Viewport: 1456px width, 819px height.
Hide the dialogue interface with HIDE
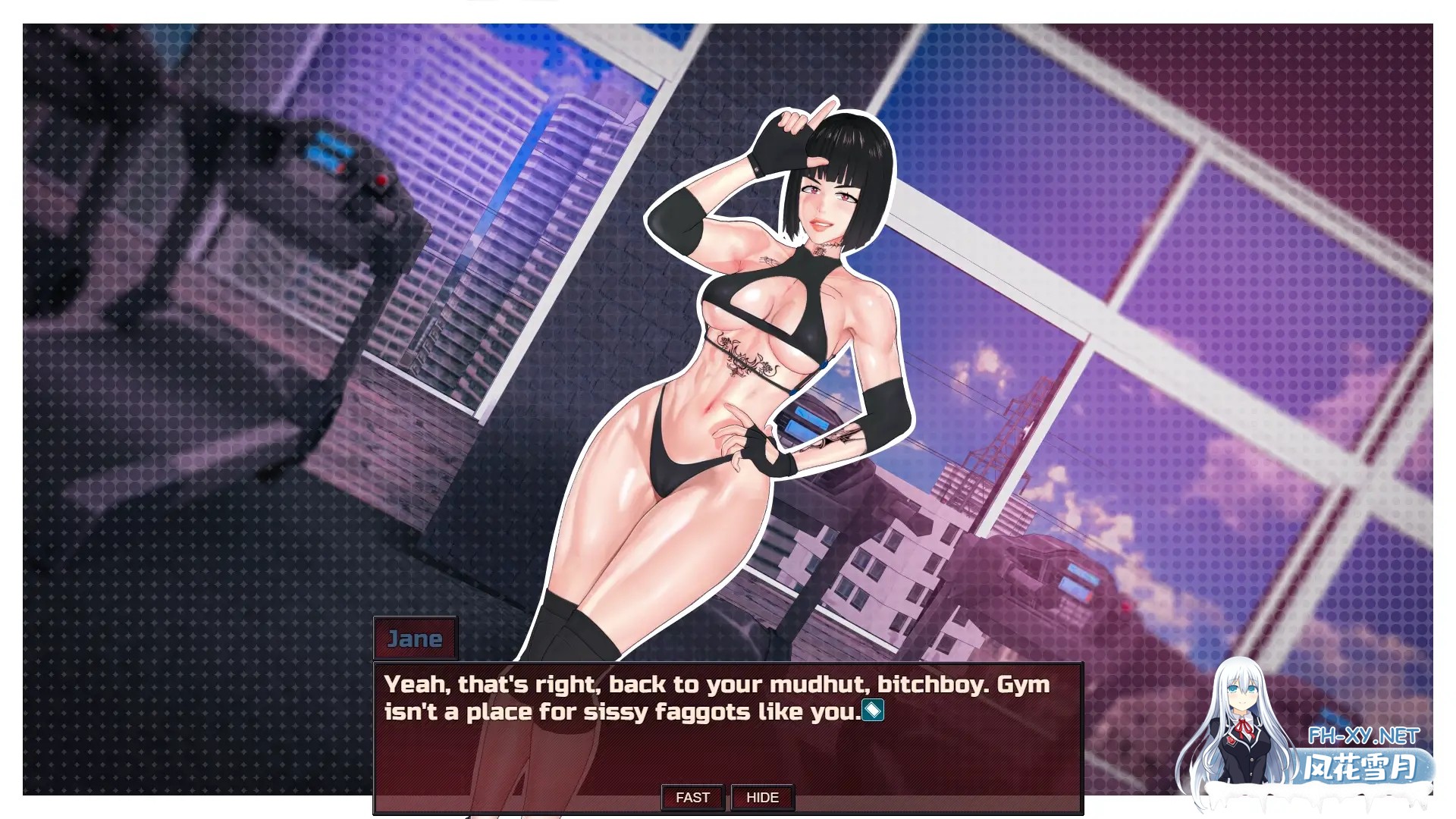pos(762,797)
